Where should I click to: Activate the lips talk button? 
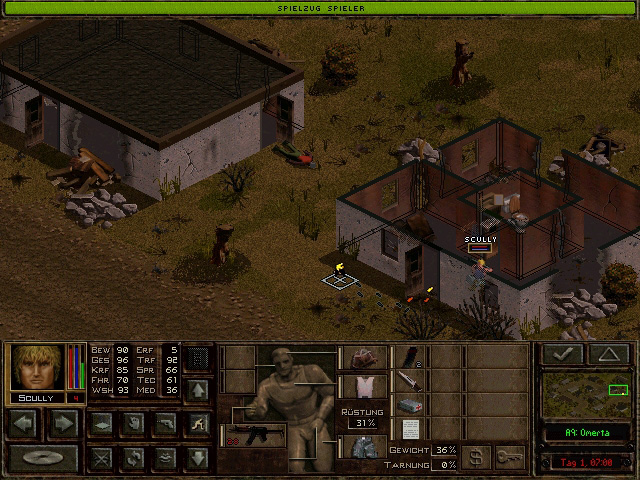(166, 459)
